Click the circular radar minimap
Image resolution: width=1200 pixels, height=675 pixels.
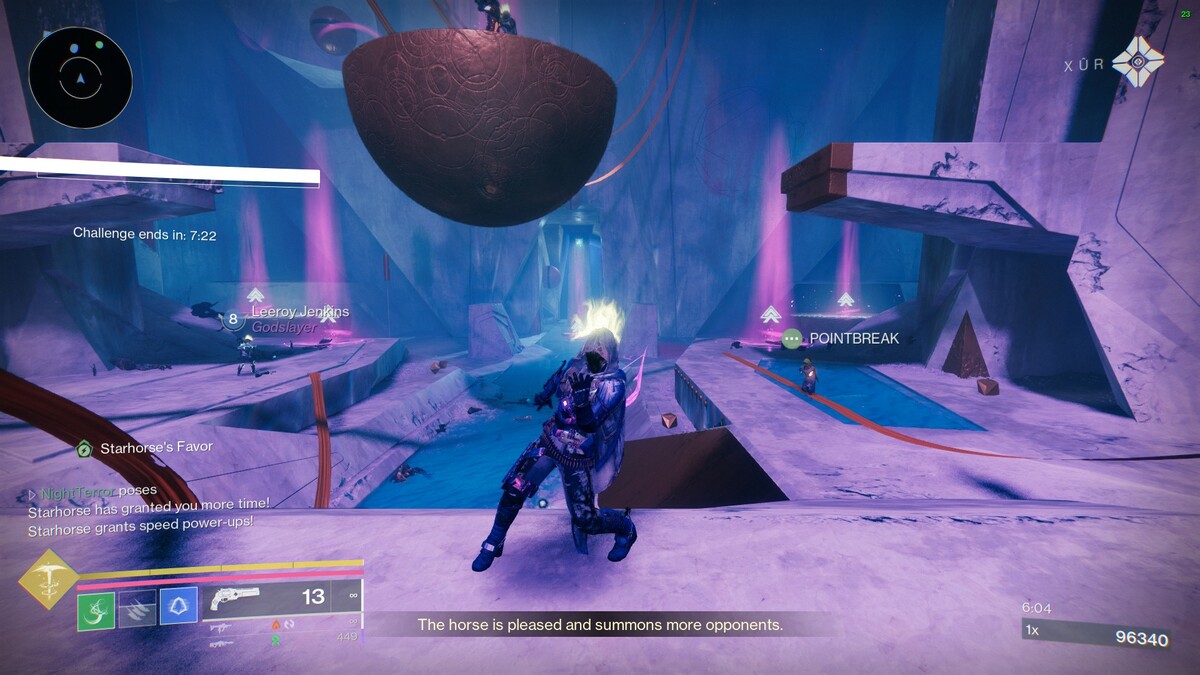[x=80, y=77]
